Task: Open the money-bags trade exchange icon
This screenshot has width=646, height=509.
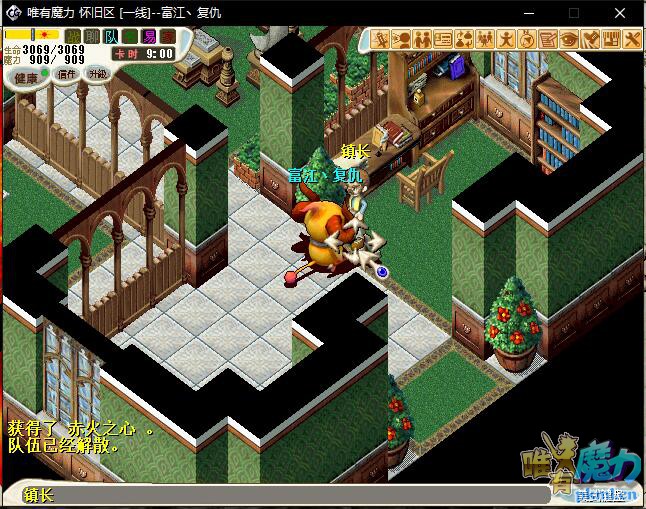Action: coord(464,40)
